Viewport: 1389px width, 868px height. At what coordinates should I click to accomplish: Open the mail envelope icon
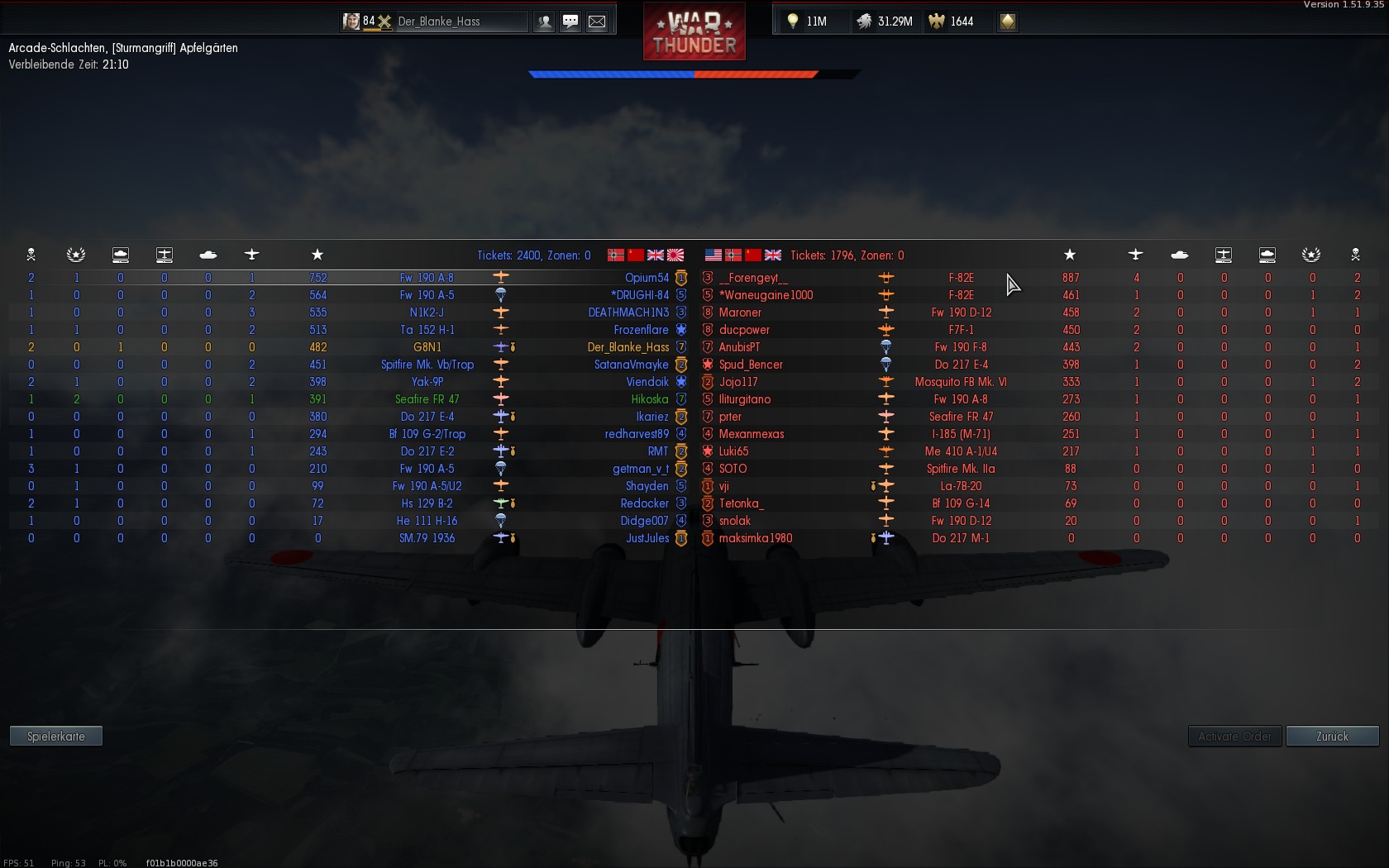coord(597,21)
